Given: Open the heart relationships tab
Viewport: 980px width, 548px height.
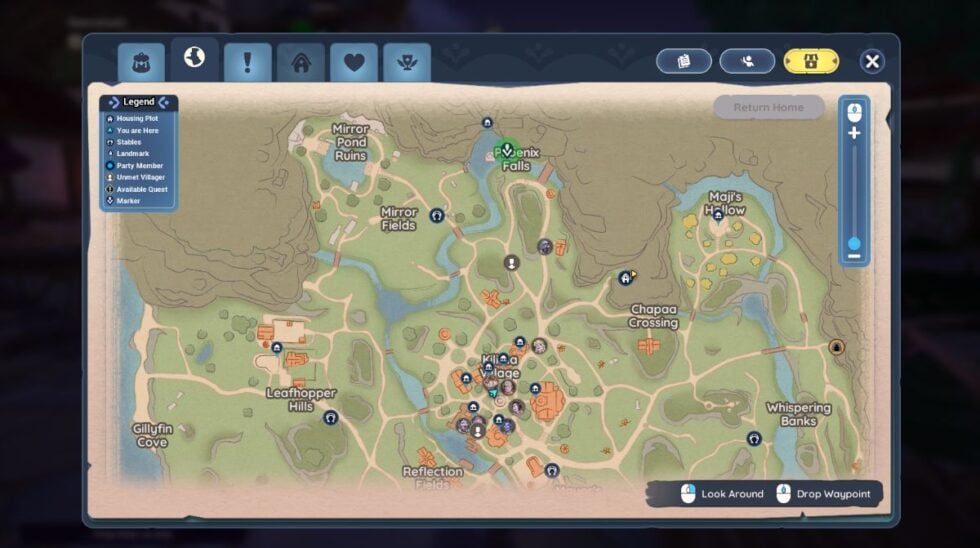Looking at the screenshot, I should tap(354, 63).
